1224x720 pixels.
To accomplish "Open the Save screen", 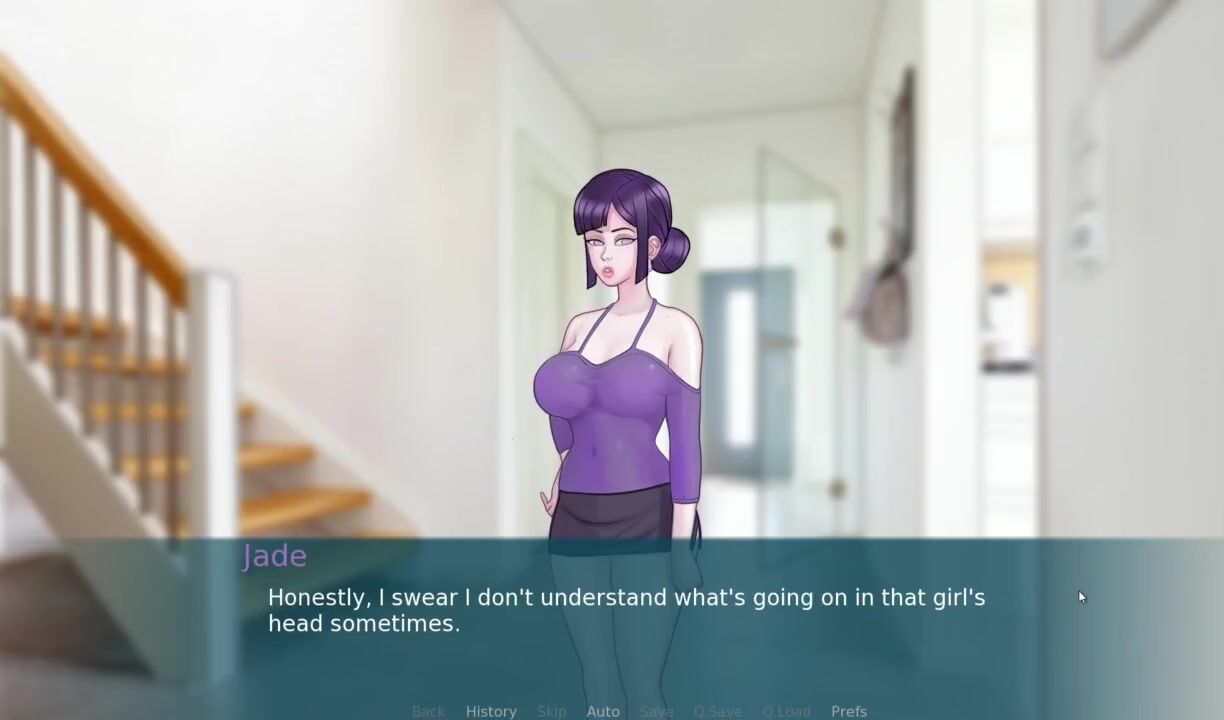I will coord(656,711).
